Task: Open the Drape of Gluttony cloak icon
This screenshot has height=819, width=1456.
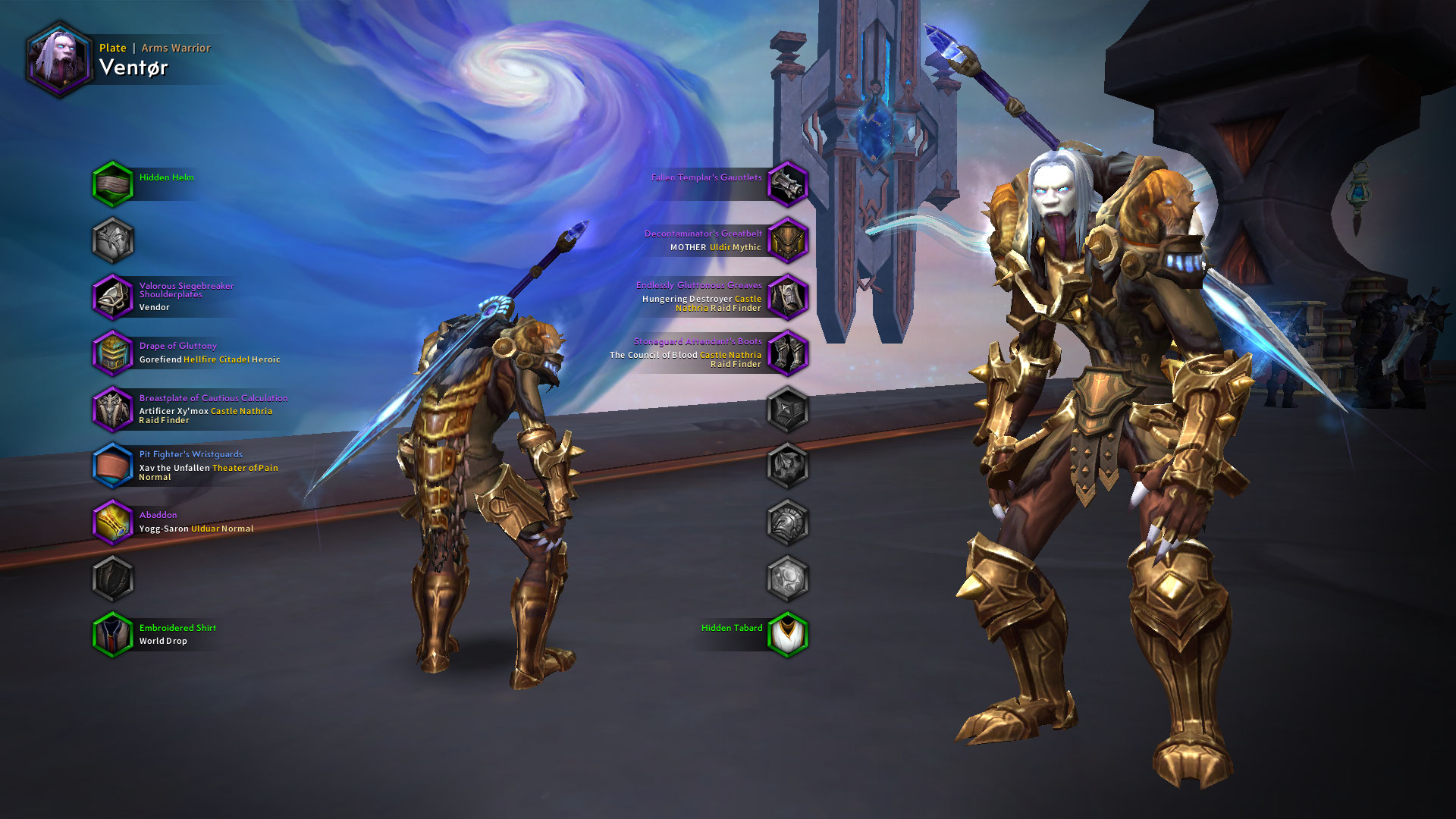Action: coord(112,353)
